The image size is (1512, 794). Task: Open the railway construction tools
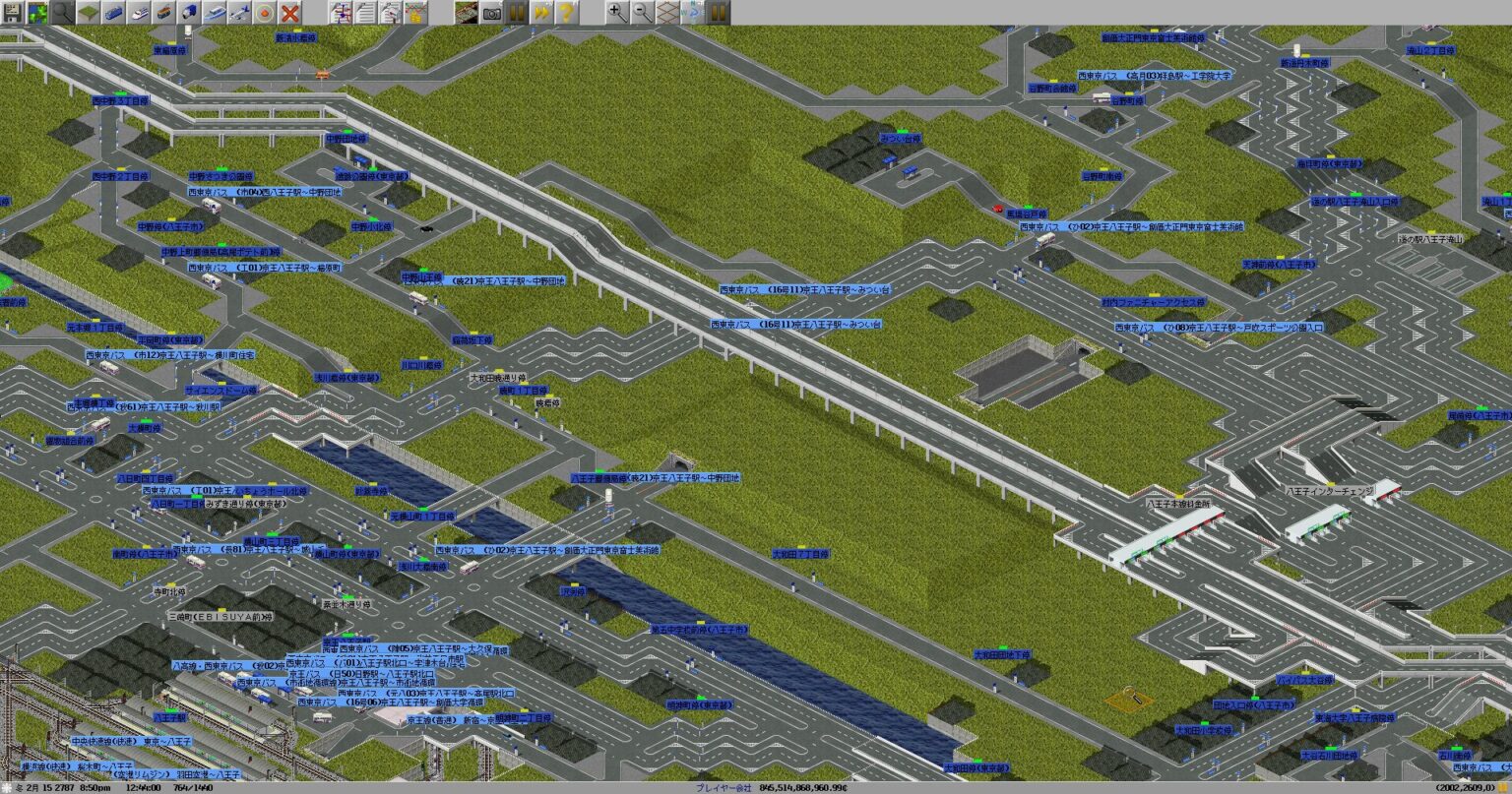(x=112, y=14)
